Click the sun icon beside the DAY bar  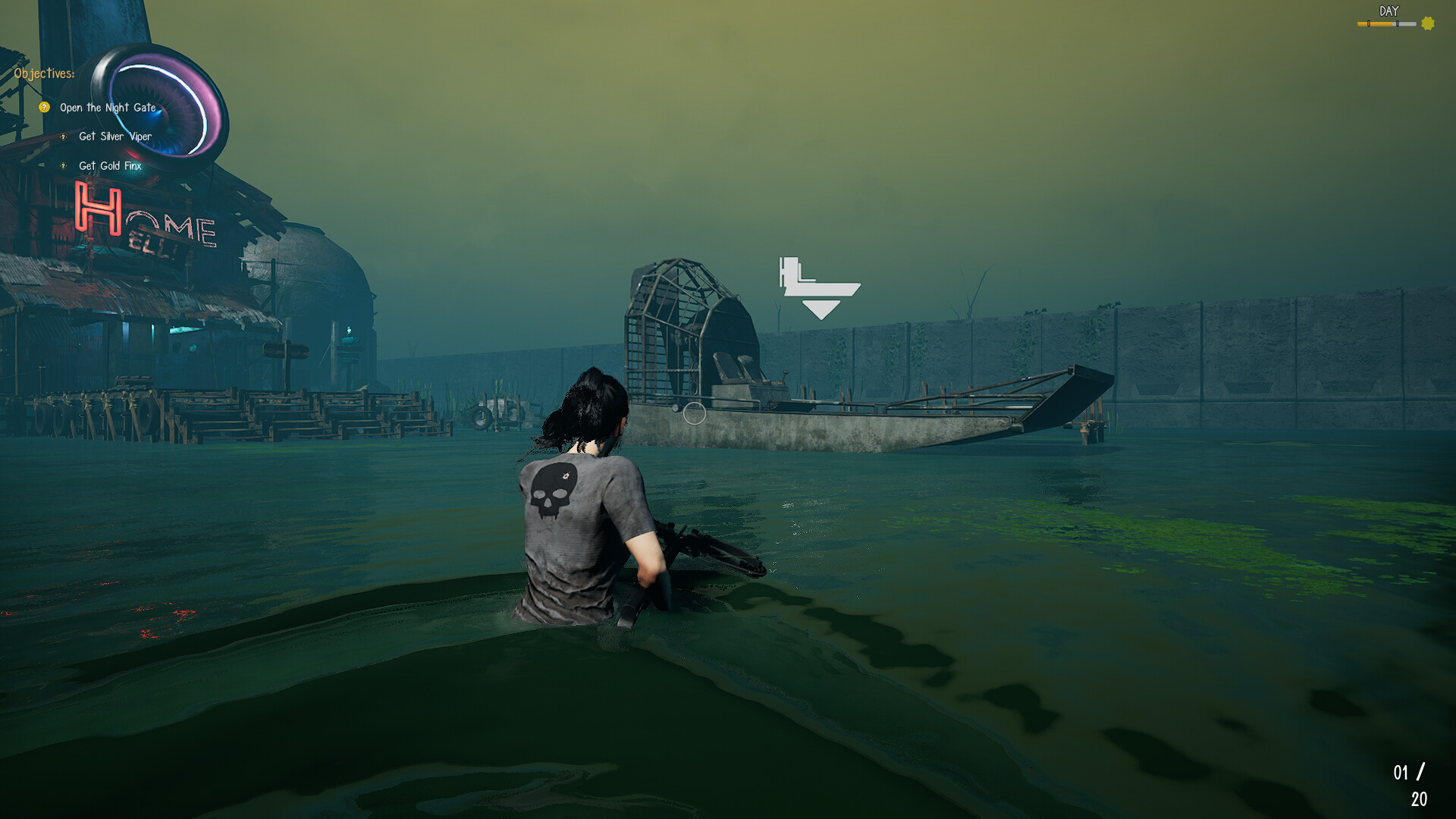(1426, 24)
